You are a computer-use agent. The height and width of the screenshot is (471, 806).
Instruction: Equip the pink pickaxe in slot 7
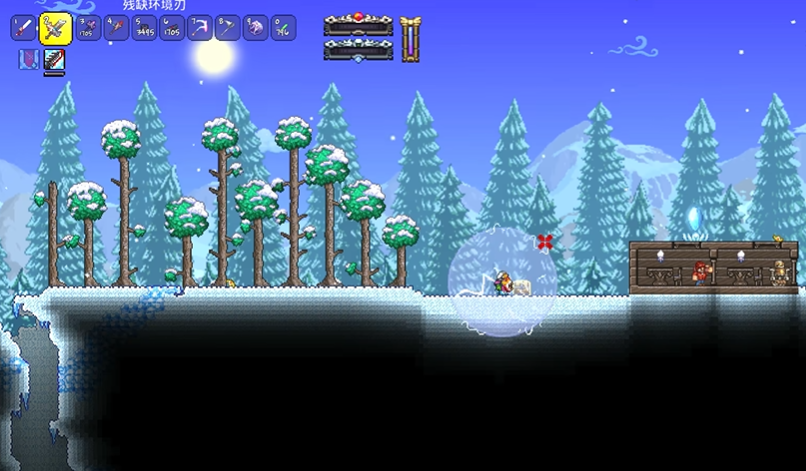tap(199, 28)
